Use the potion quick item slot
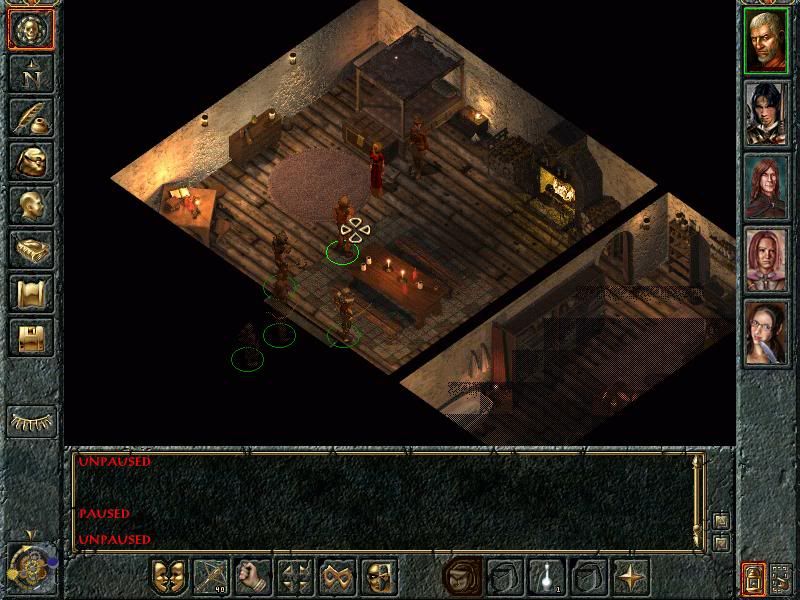Image resolution: width=800 pixels, height=600 pixels. pyautogui.click(x=548, y=577)
